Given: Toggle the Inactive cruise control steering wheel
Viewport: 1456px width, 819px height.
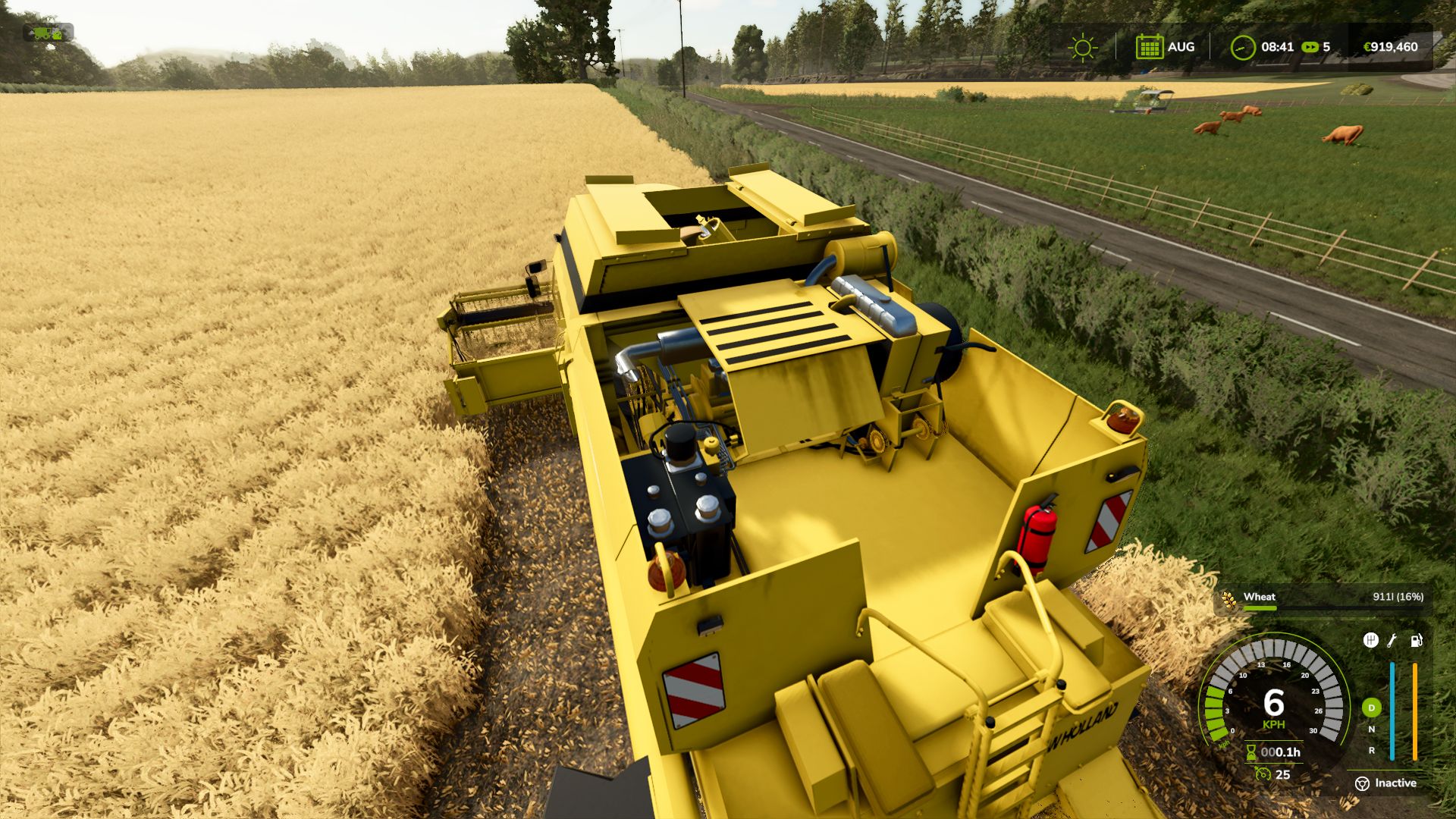Looking at the screenshot, I should coord(1363,783).
